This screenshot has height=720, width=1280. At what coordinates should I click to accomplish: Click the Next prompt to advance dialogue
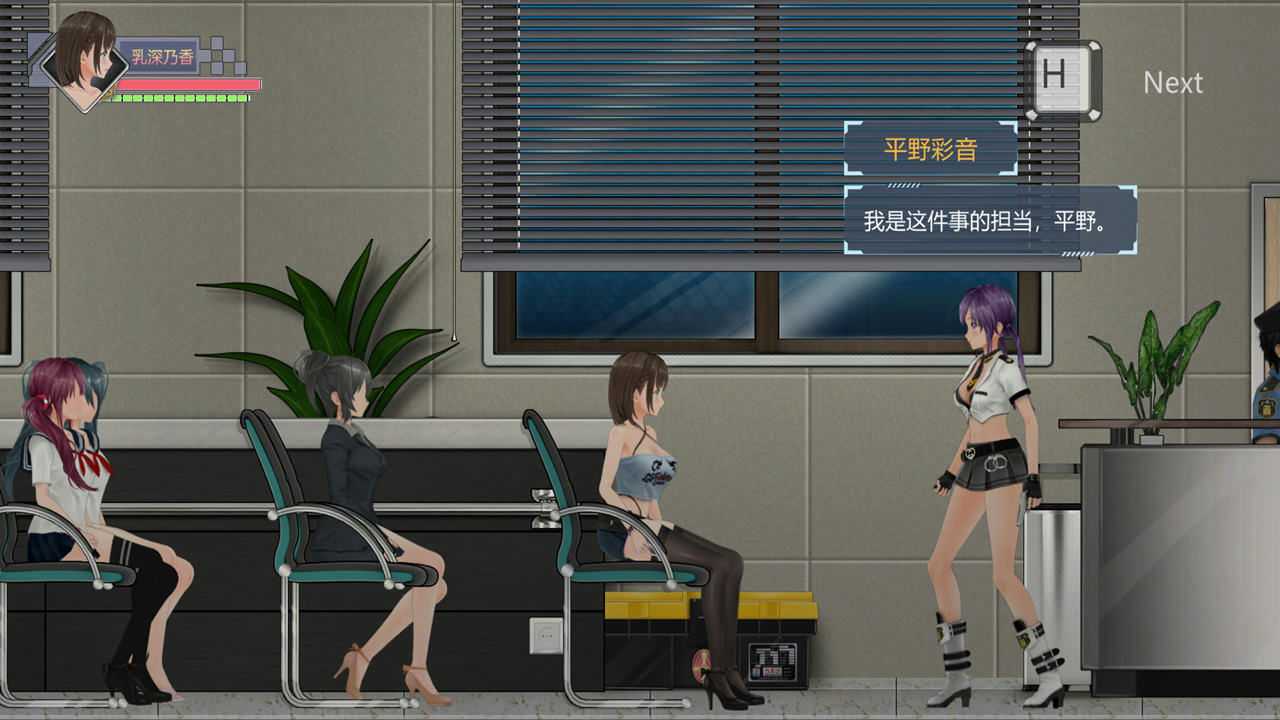tap(1173, 83)
